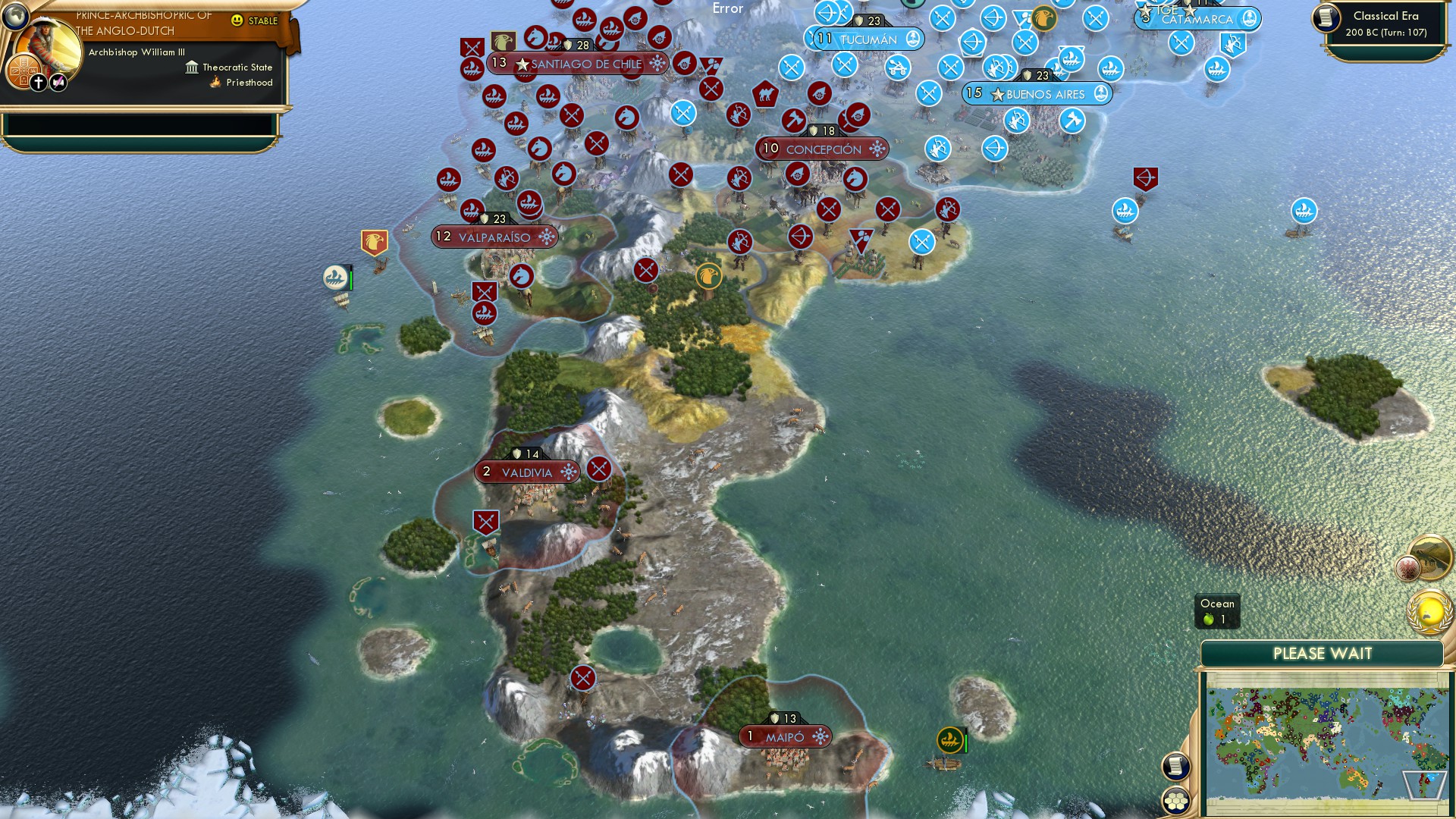Open the diplomacy globe icon top-left

coord(16,16)
